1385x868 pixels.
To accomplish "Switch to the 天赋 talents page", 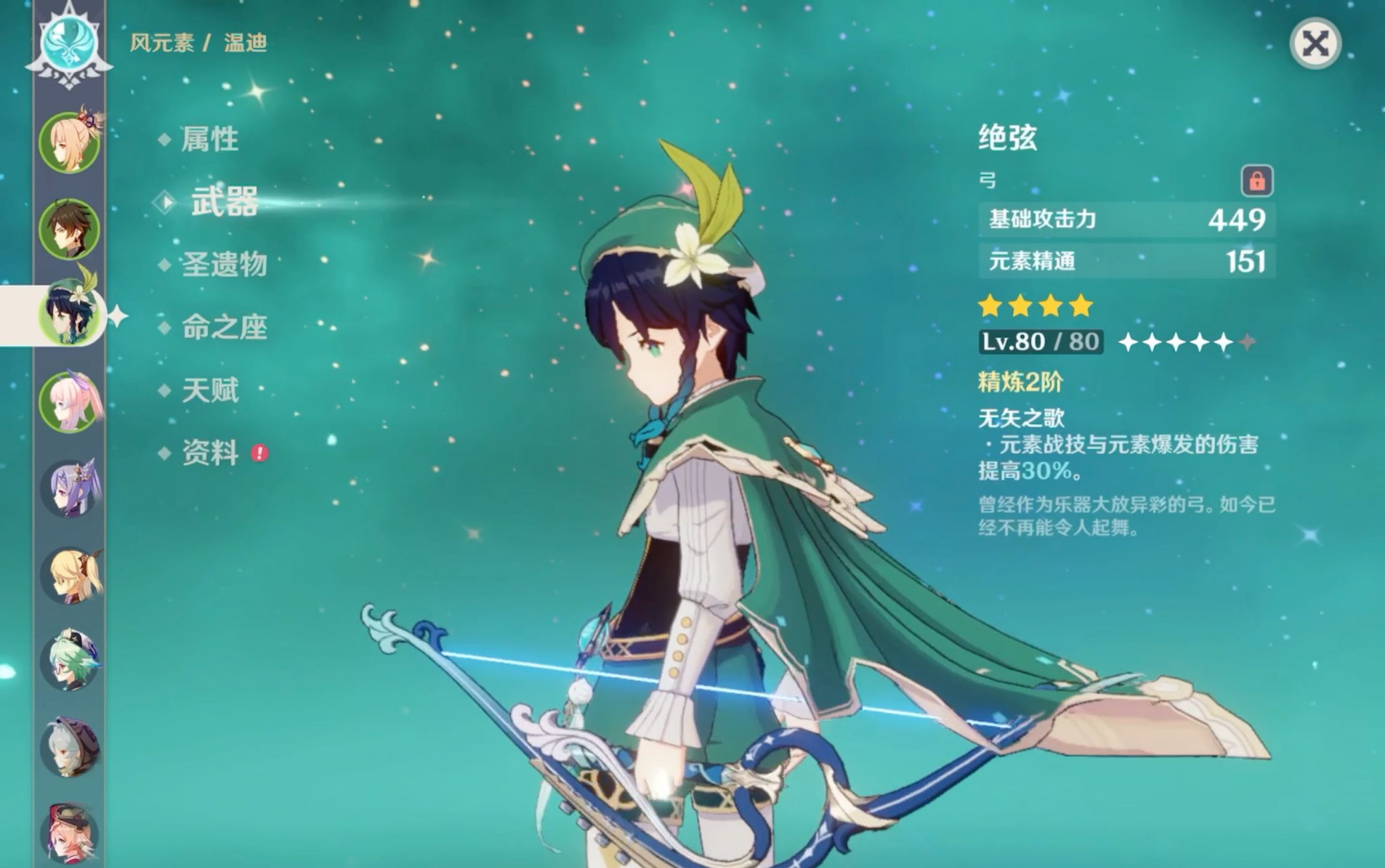I will pos(210,391).
